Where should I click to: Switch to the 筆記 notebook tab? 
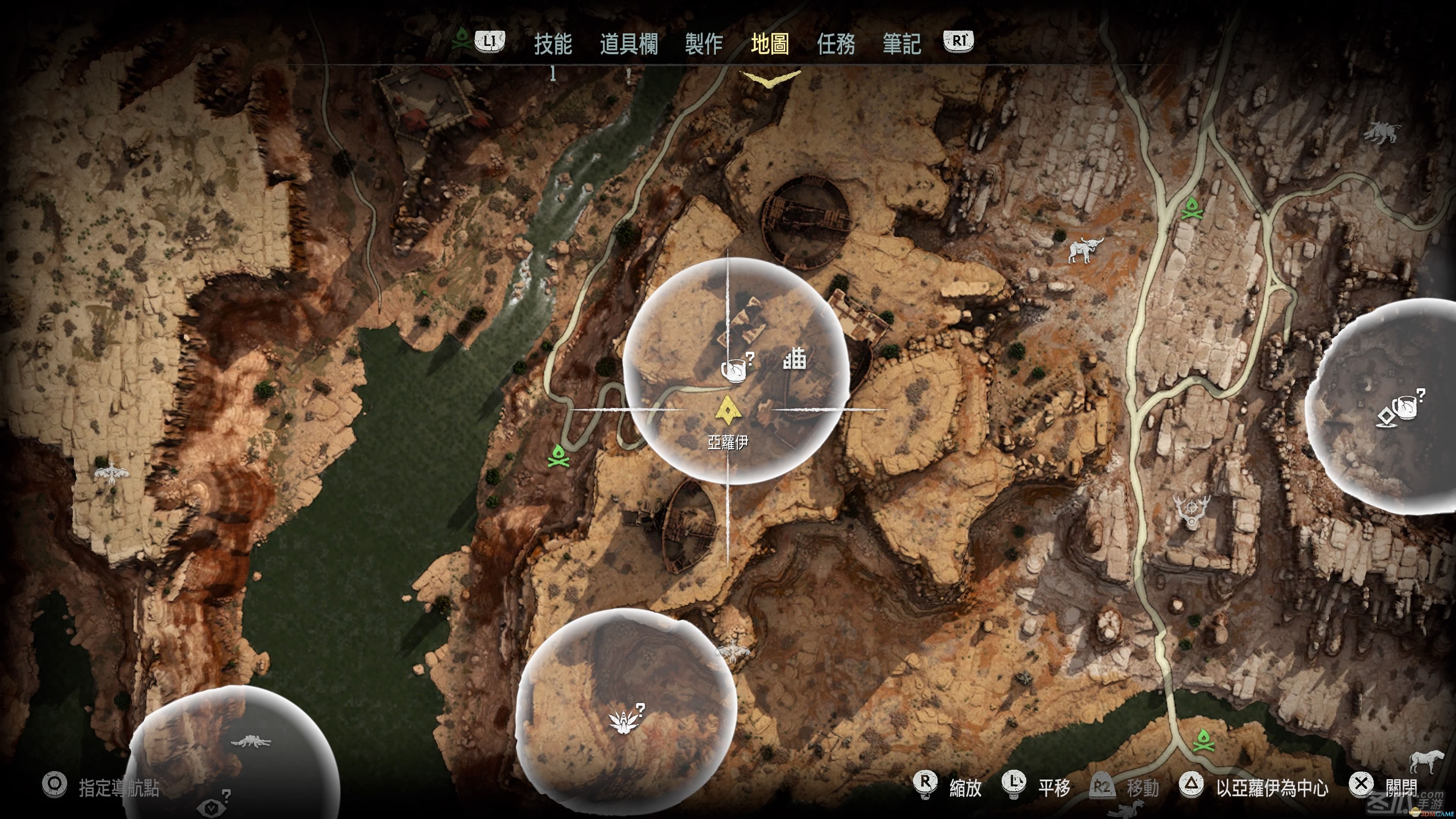(x=902, y=44)
